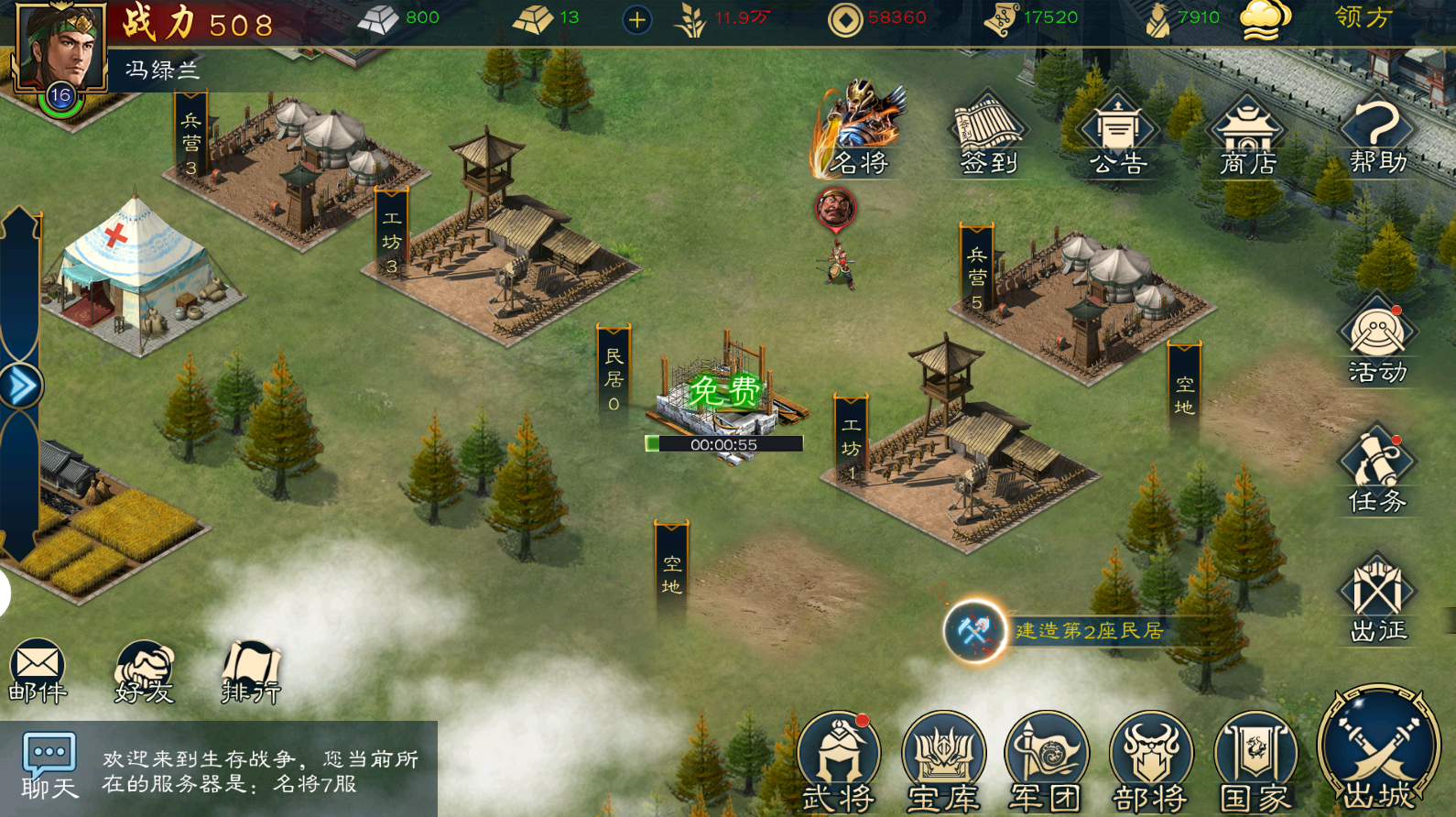Expand the blue arrow side panel
This screenshot has width=1456, height=817.
20,386
